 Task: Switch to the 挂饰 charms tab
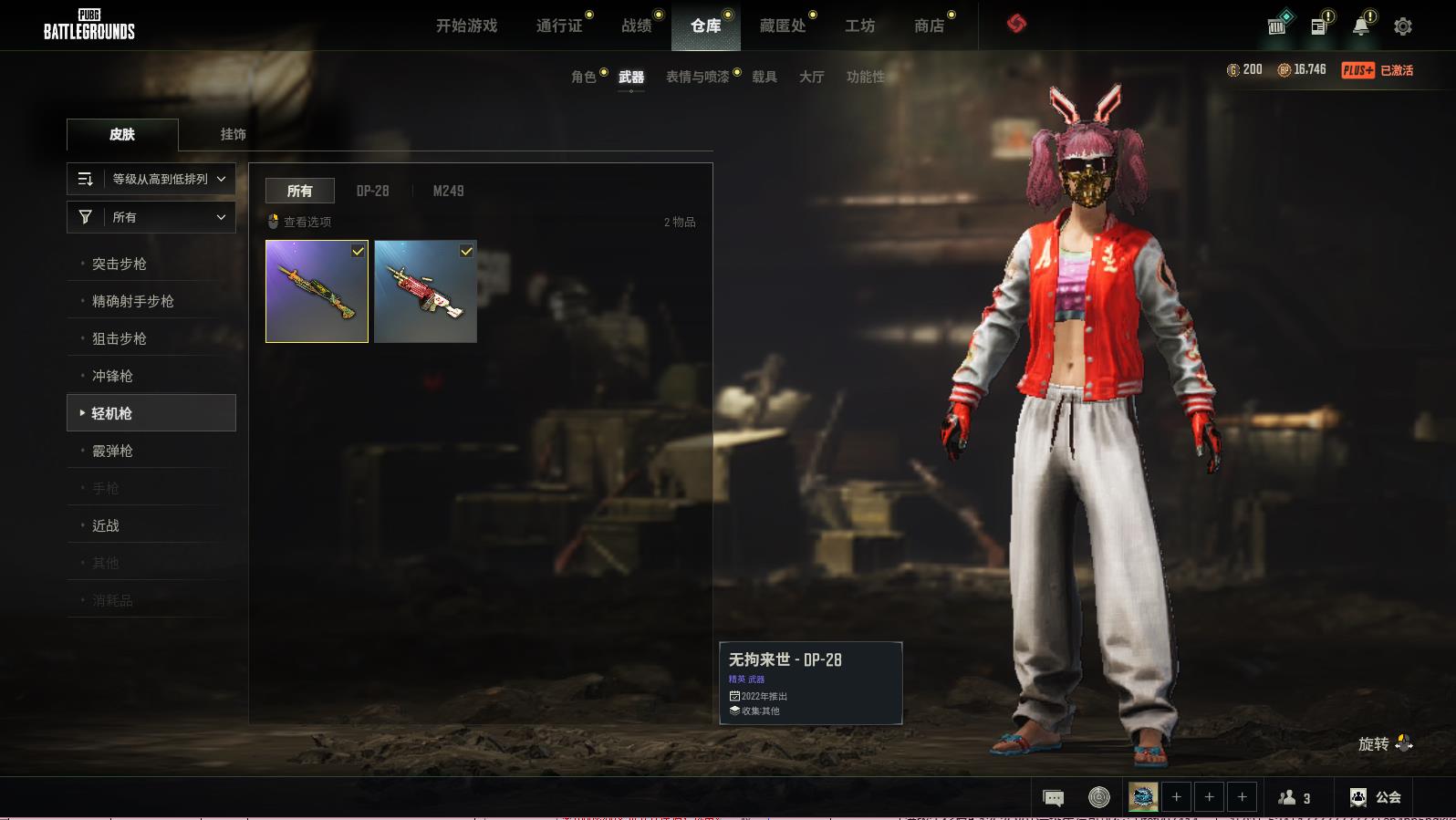coord(233,134)
